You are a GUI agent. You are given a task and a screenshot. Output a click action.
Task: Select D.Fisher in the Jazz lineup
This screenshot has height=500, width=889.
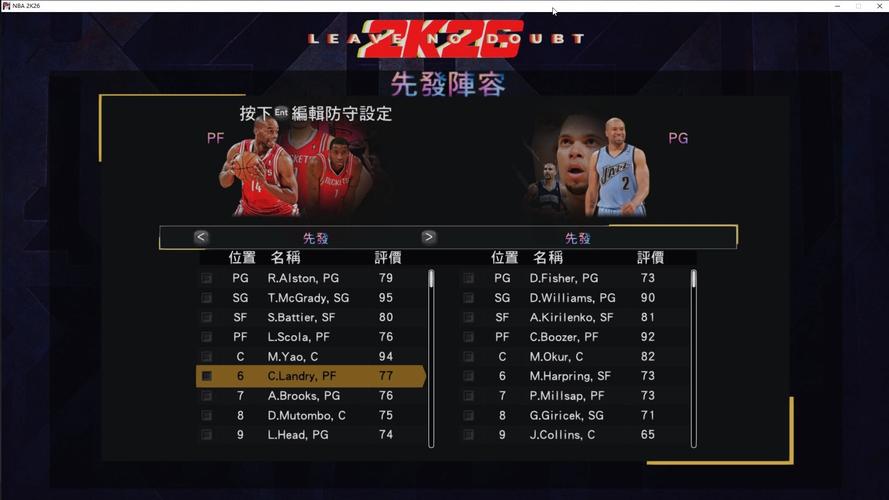tap(564, 278)
